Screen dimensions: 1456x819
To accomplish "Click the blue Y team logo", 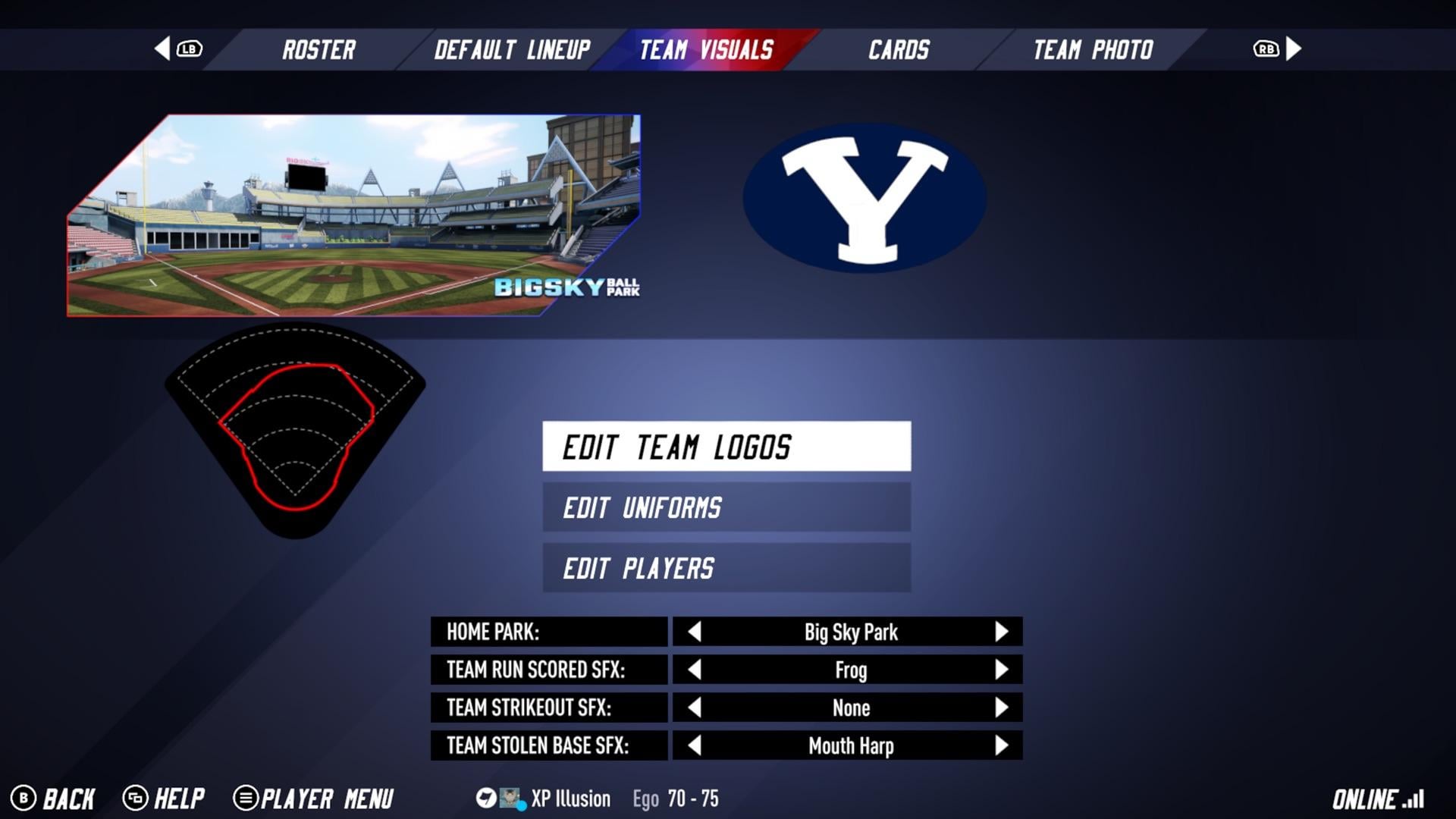I will (x=864, y=198).
